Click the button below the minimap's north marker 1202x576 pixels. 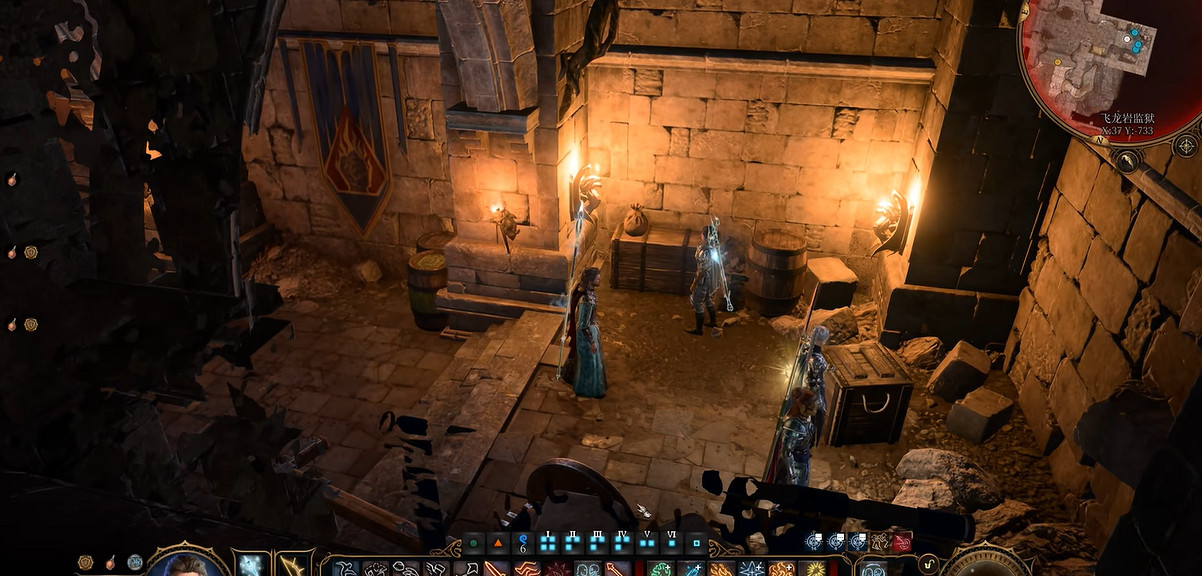click(1125, 159)
